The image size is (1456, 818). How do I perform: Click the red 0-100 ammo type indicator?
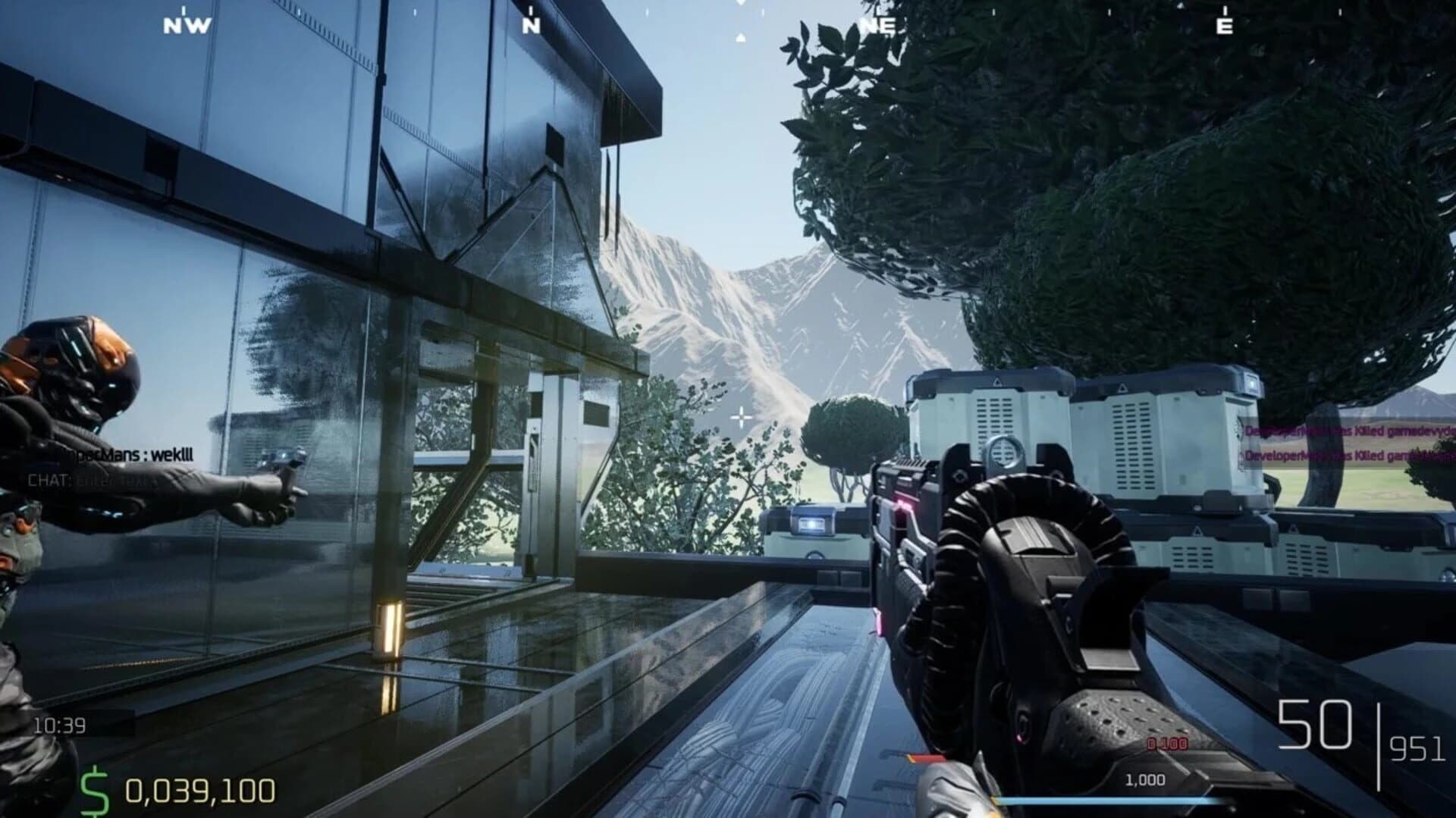click(1166, 744)
